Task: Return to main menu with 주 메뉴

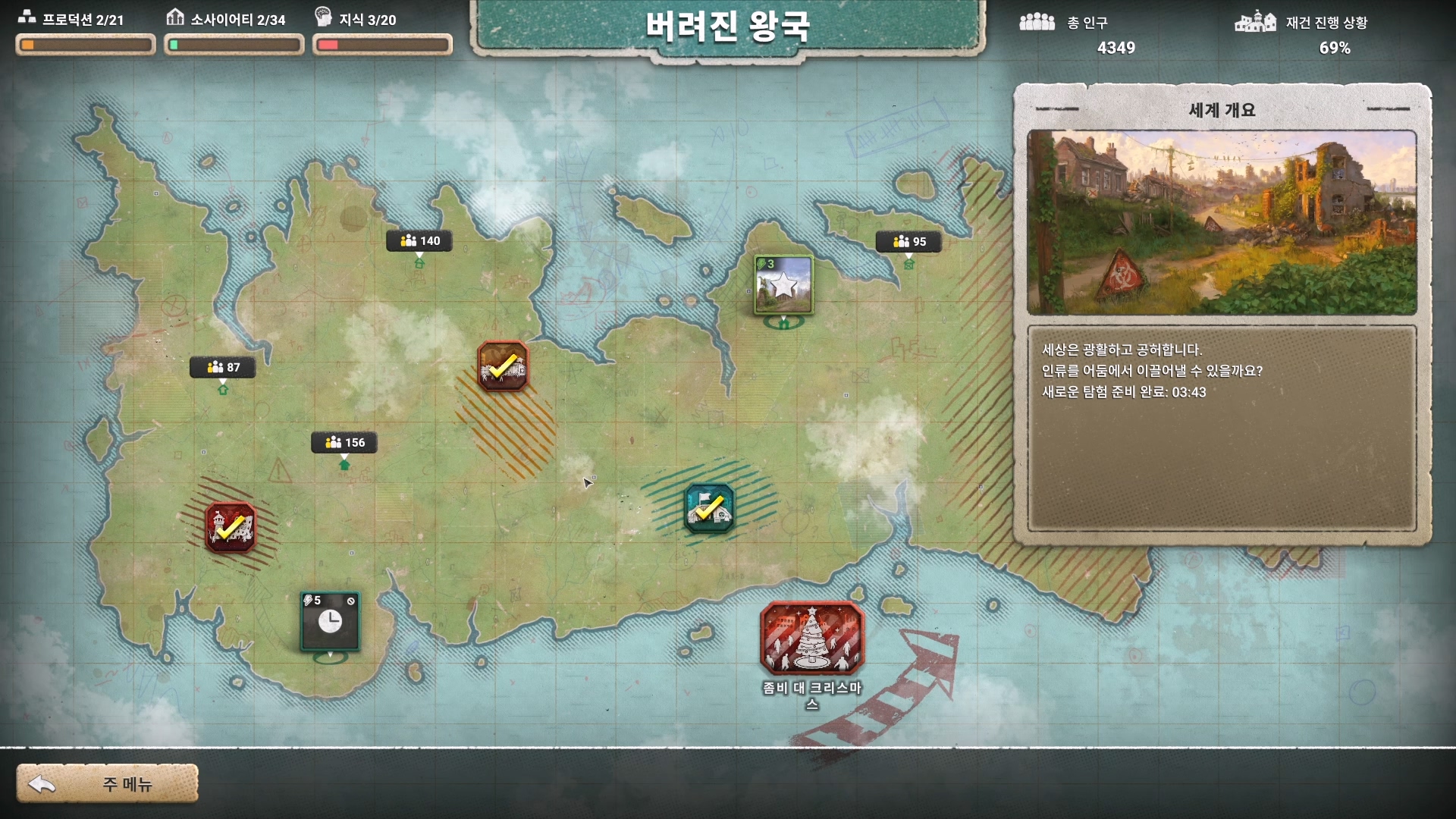Action: (108, 783)
